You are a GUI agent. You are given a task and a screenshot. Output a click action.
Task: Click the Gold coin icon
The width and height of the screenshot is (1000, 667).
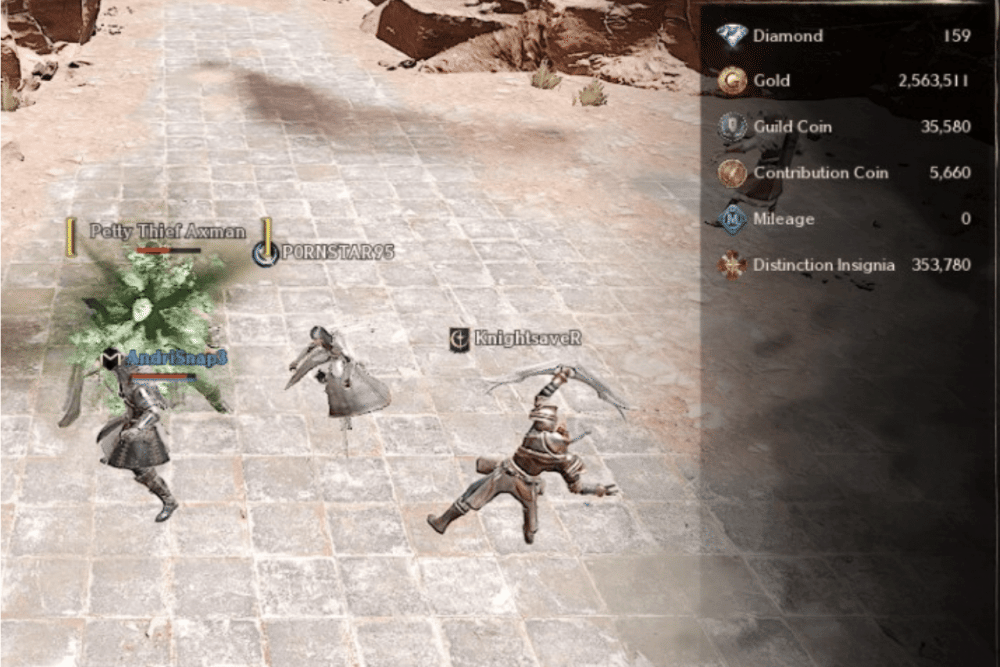[x=733, y=81]
